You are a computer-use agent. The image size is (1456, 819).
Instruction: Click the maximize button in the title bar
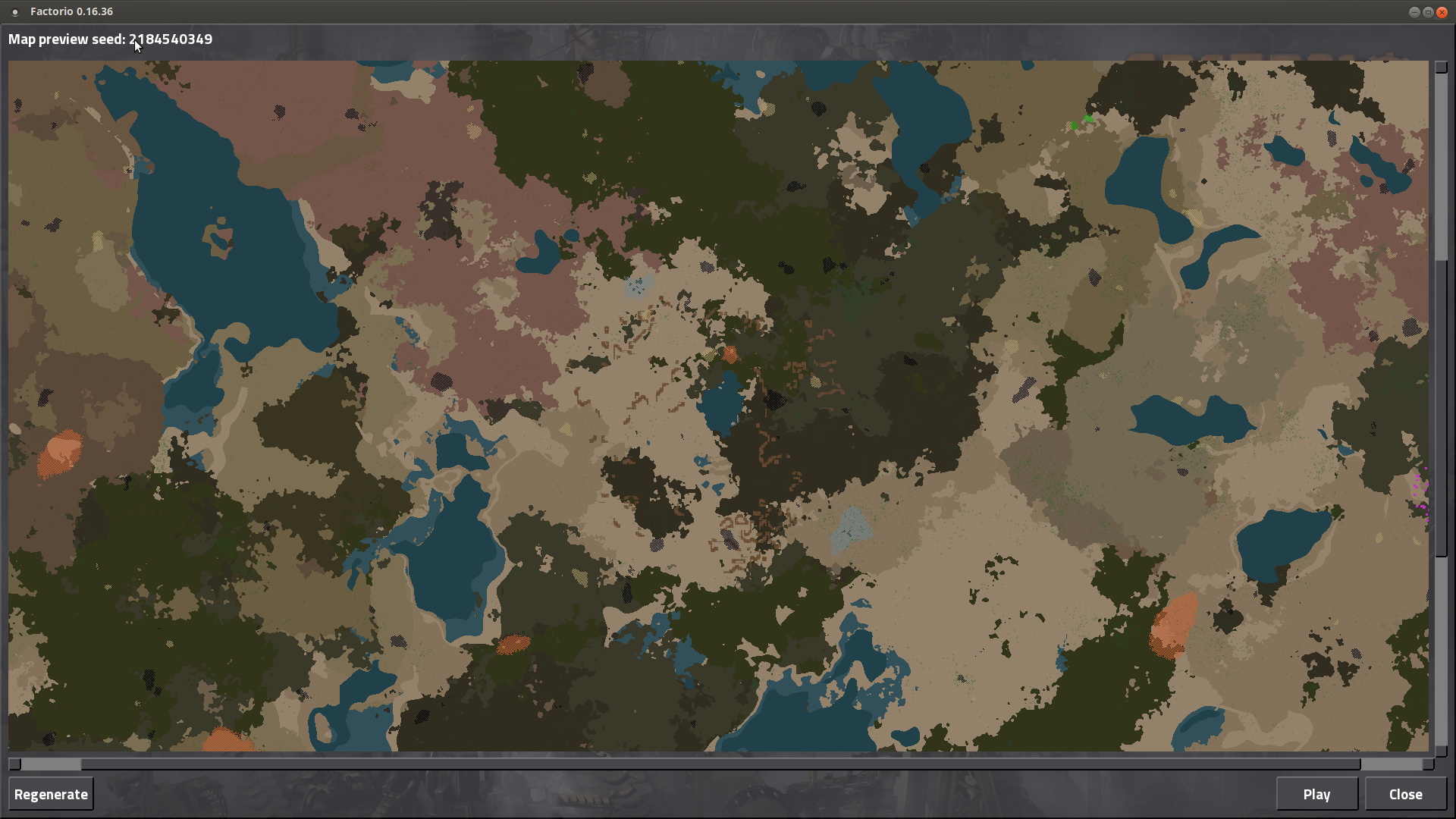(x=1428, y=11)
